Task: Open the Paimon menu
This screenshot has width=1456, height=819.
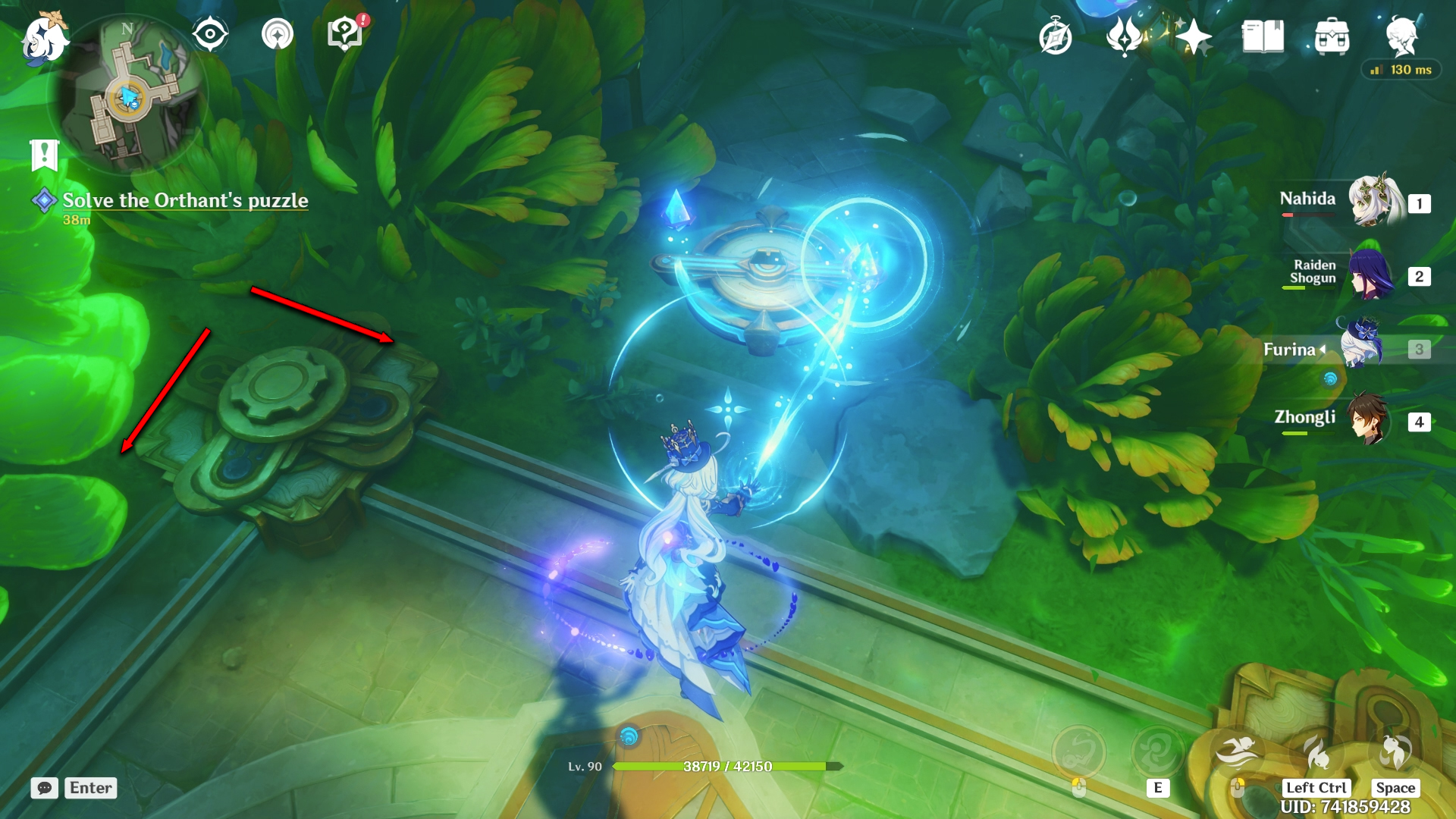Action: (44, 38)
